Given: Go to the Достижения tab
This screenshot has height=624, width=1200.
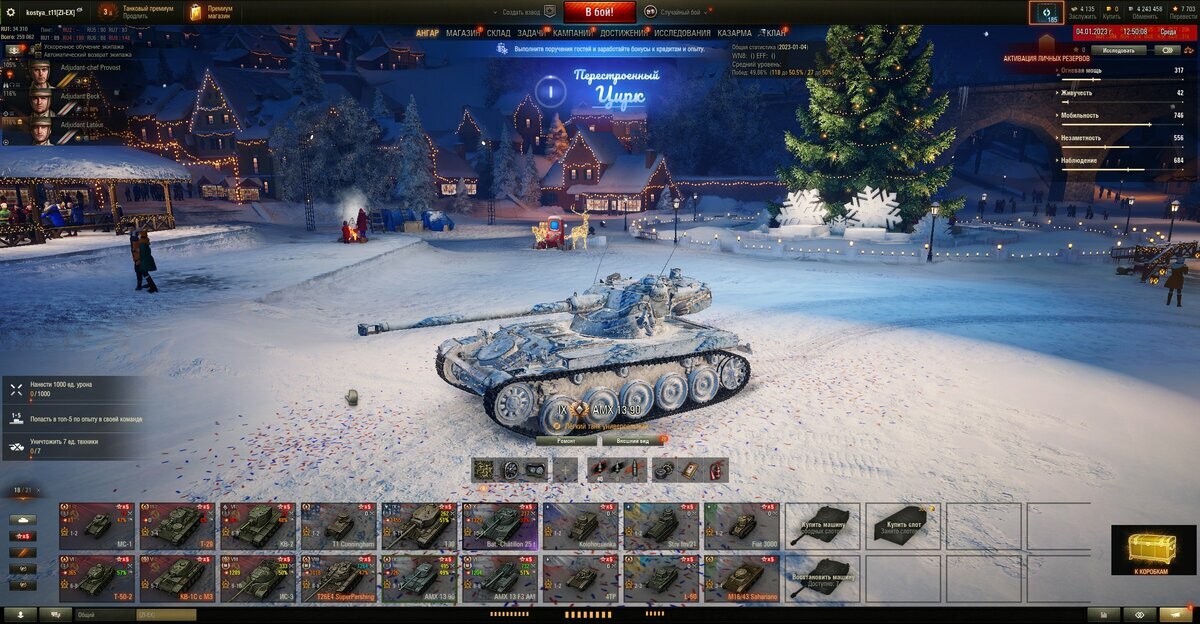Looking at the screenshot, I should (622, 33).
